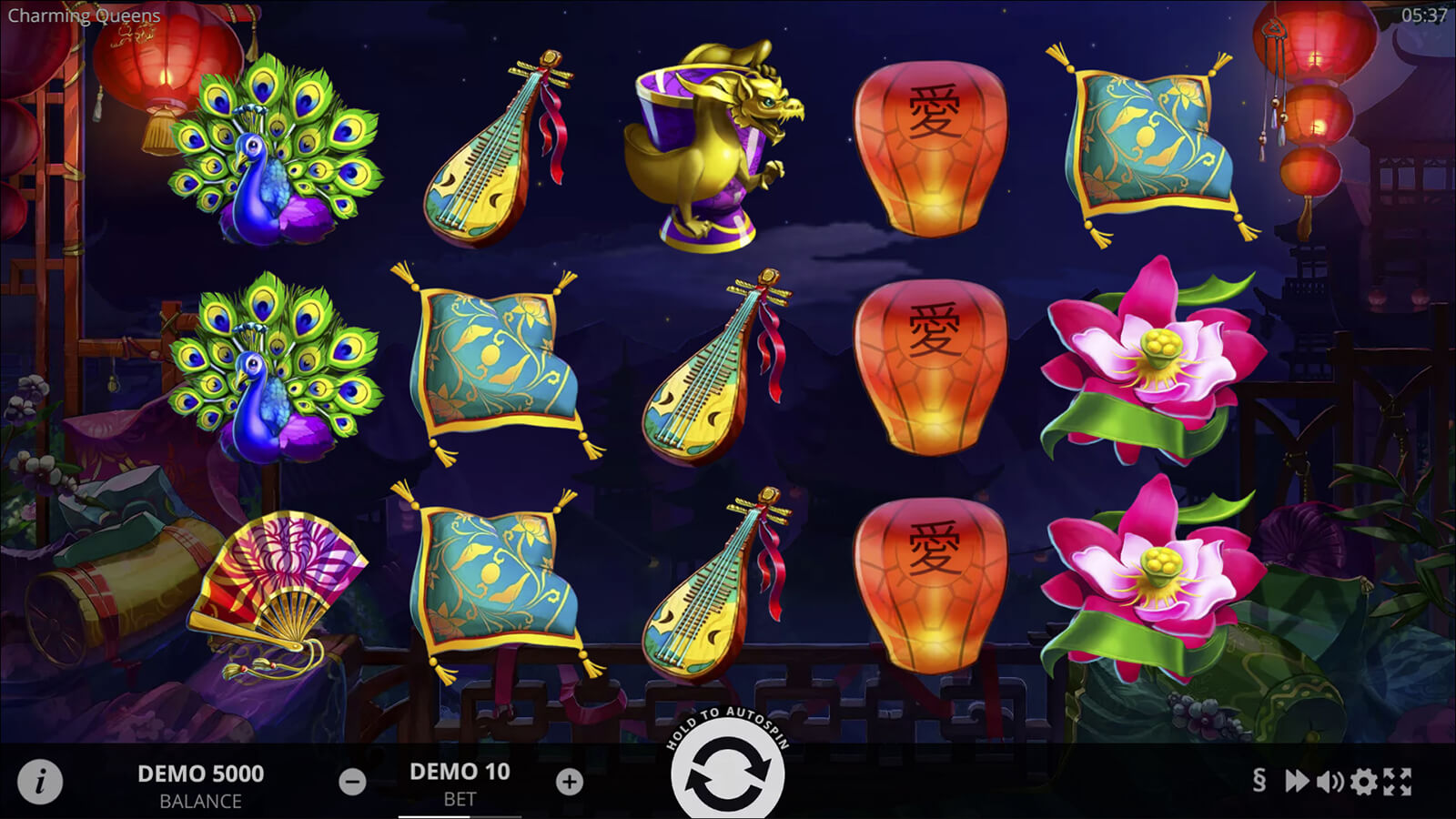Open the game info panel
The height and width of the screenshot is (819, 1456).
(x=40, y=782)
